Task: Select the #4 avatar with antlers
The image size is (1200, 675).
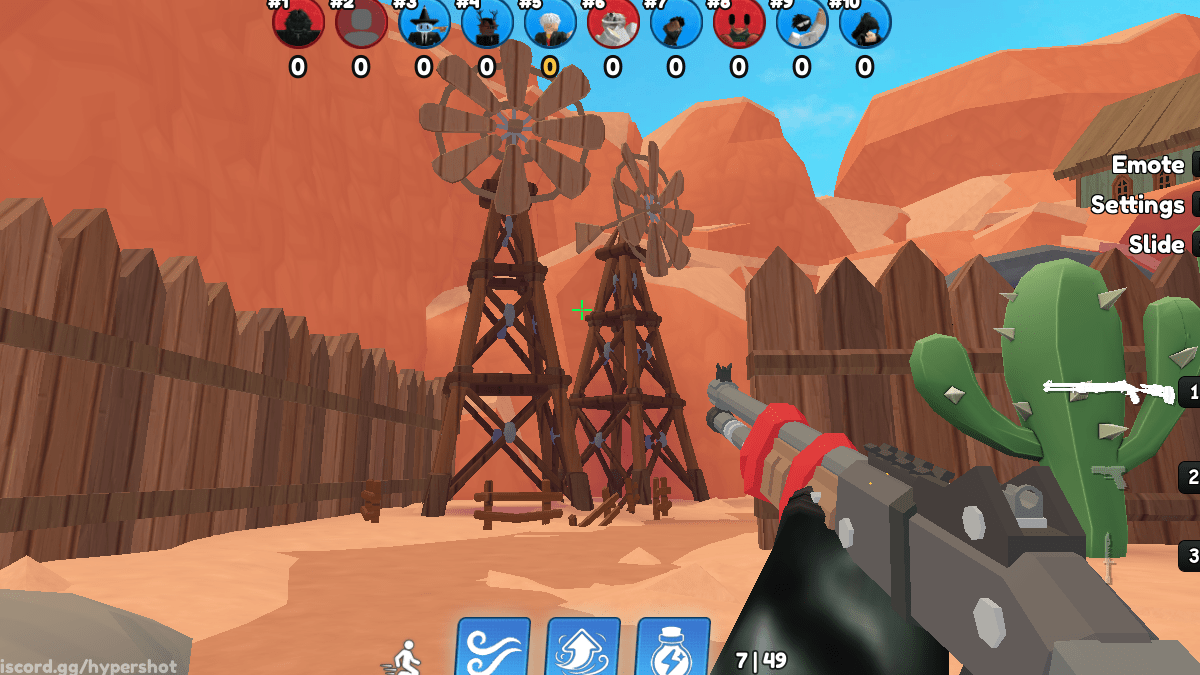Action: tap(487, 24)
